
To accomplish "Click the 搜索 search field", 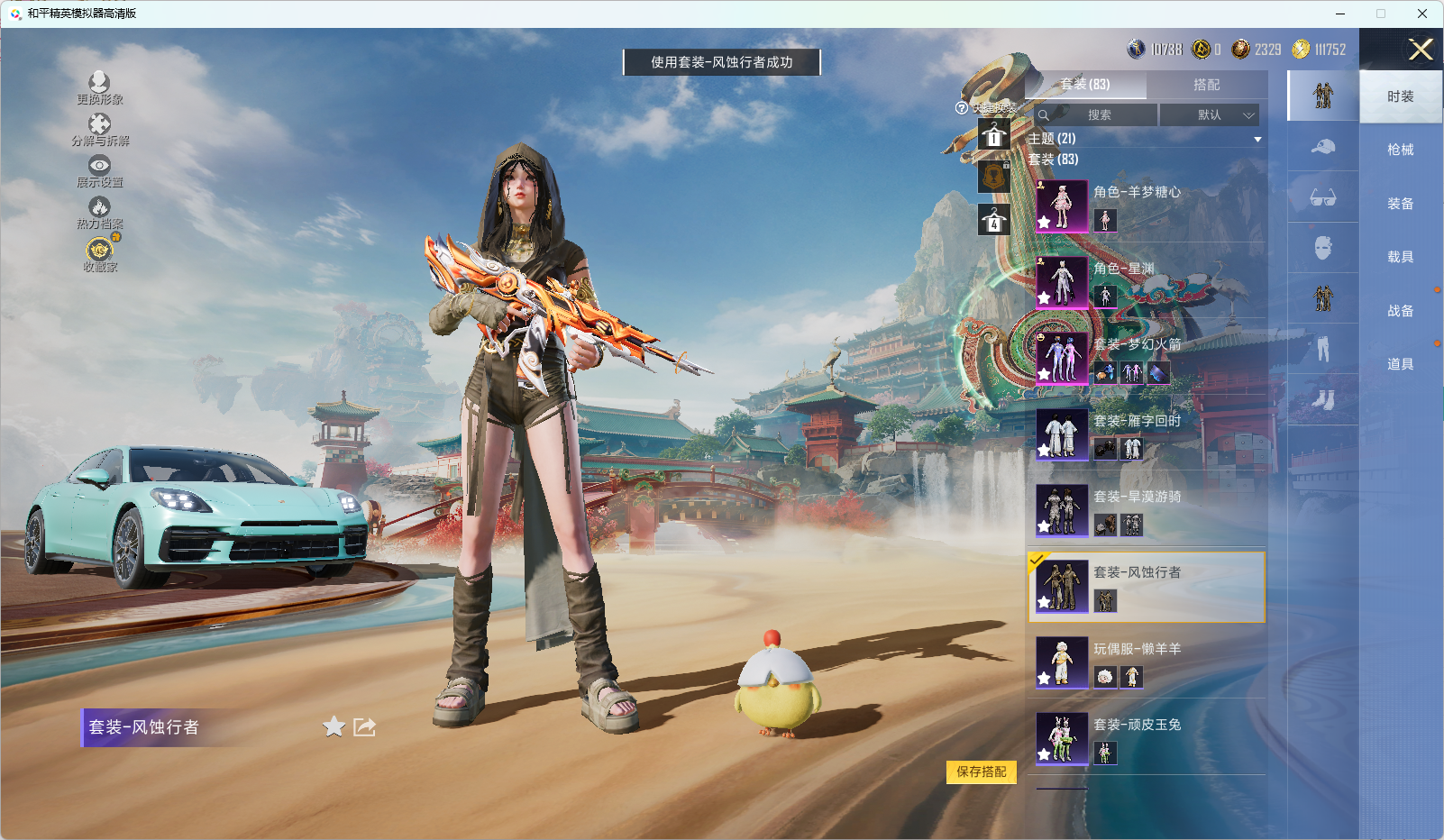I will click(1097, 115).
